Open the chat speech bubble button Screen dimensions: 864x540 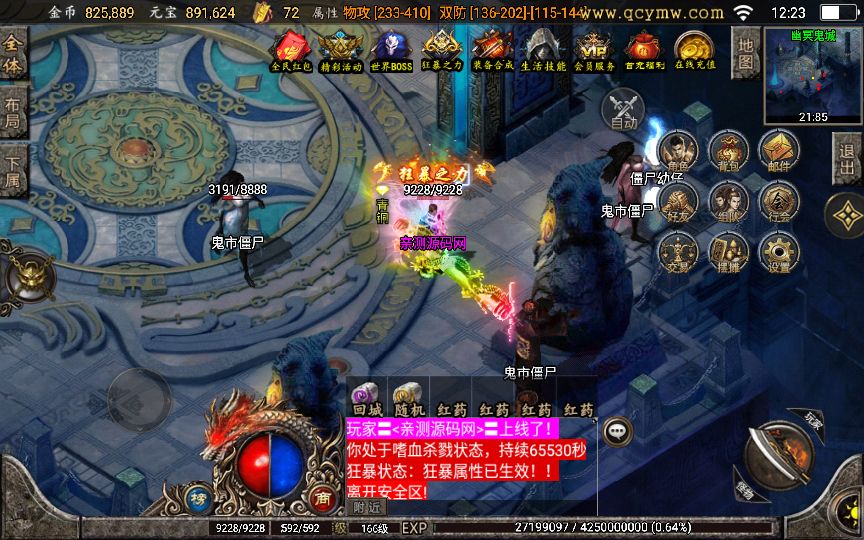[x=617, y=430]
